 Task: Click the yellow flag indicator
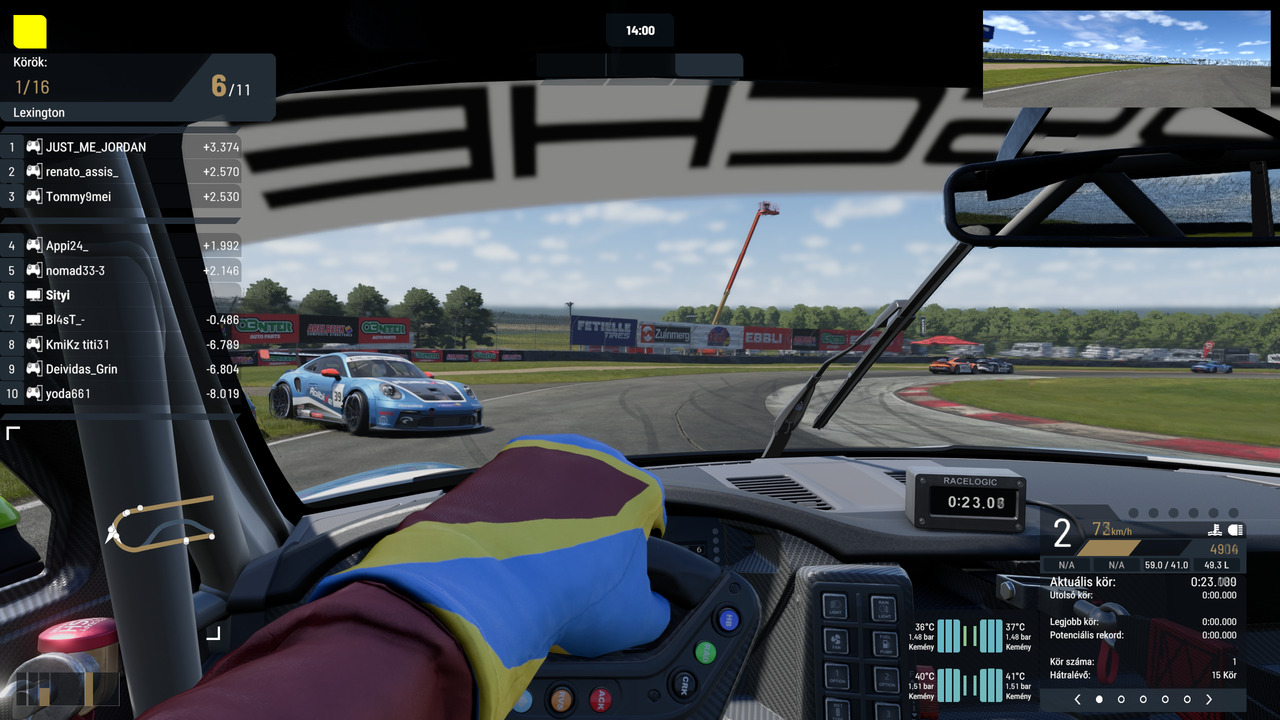30,31
